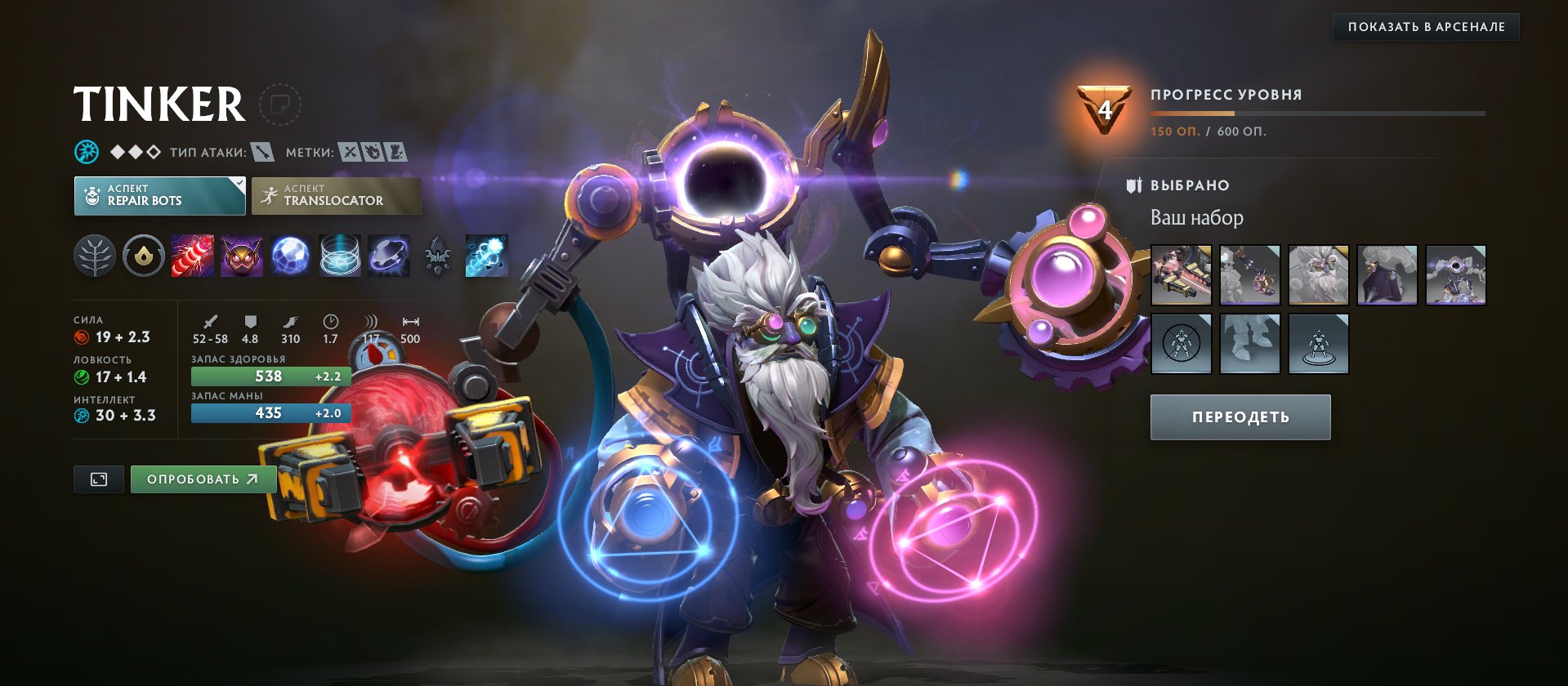Click the crossed-out figure slot to restore default body
Viewport: 1568px width, 686px height.
point(1182,343)
